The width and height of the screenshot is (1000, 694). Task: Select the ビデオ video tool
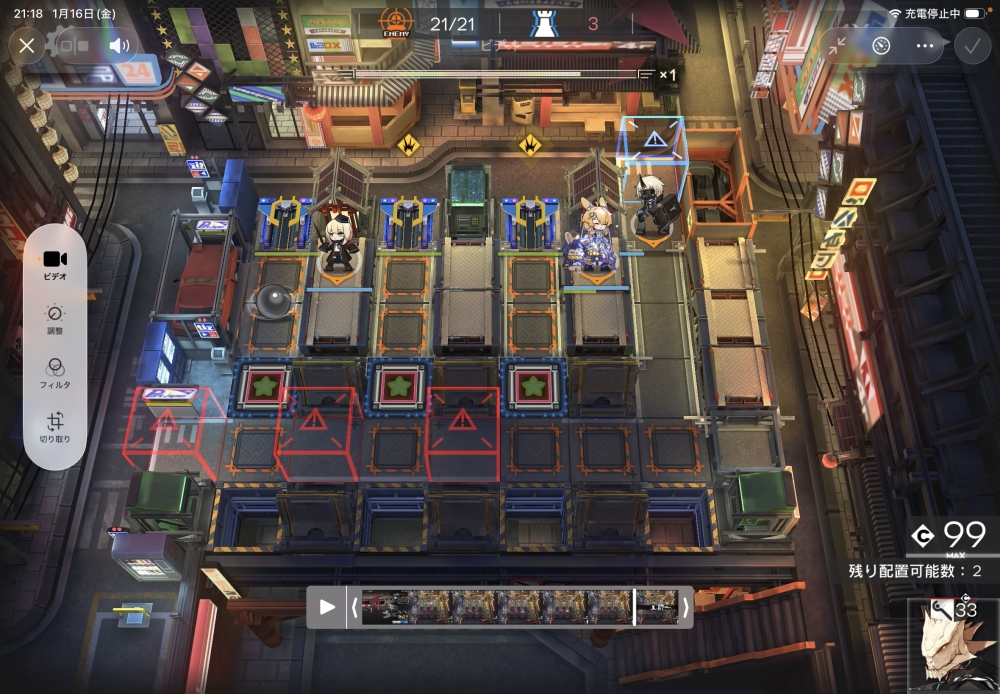55,262
